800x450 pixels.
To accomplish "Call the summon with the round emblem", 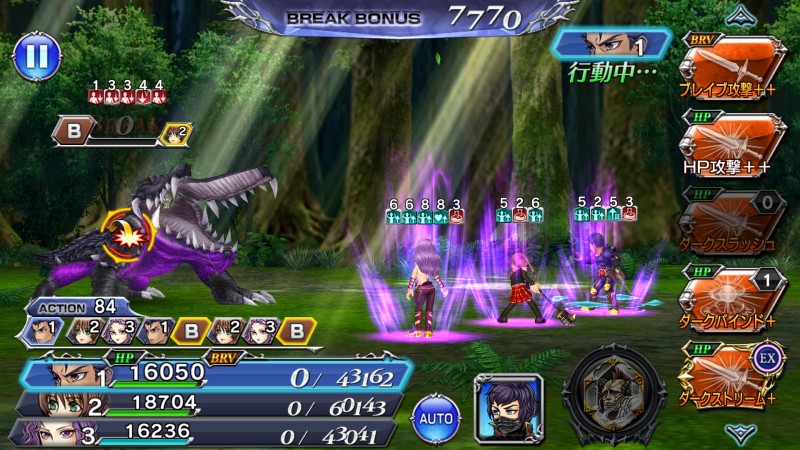I will [613, 394].
